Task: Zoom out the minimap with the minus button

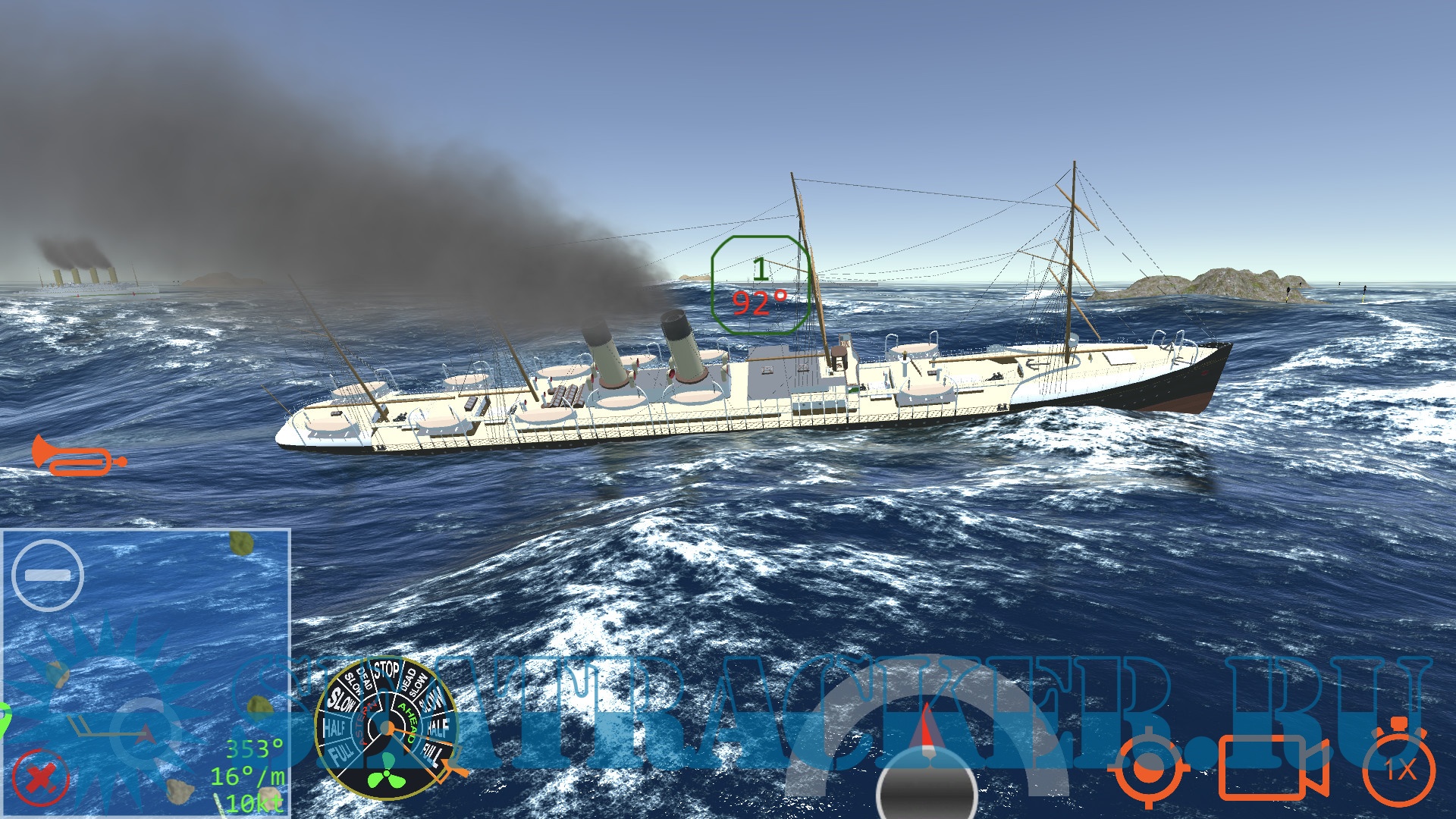Action: [47, 576]
